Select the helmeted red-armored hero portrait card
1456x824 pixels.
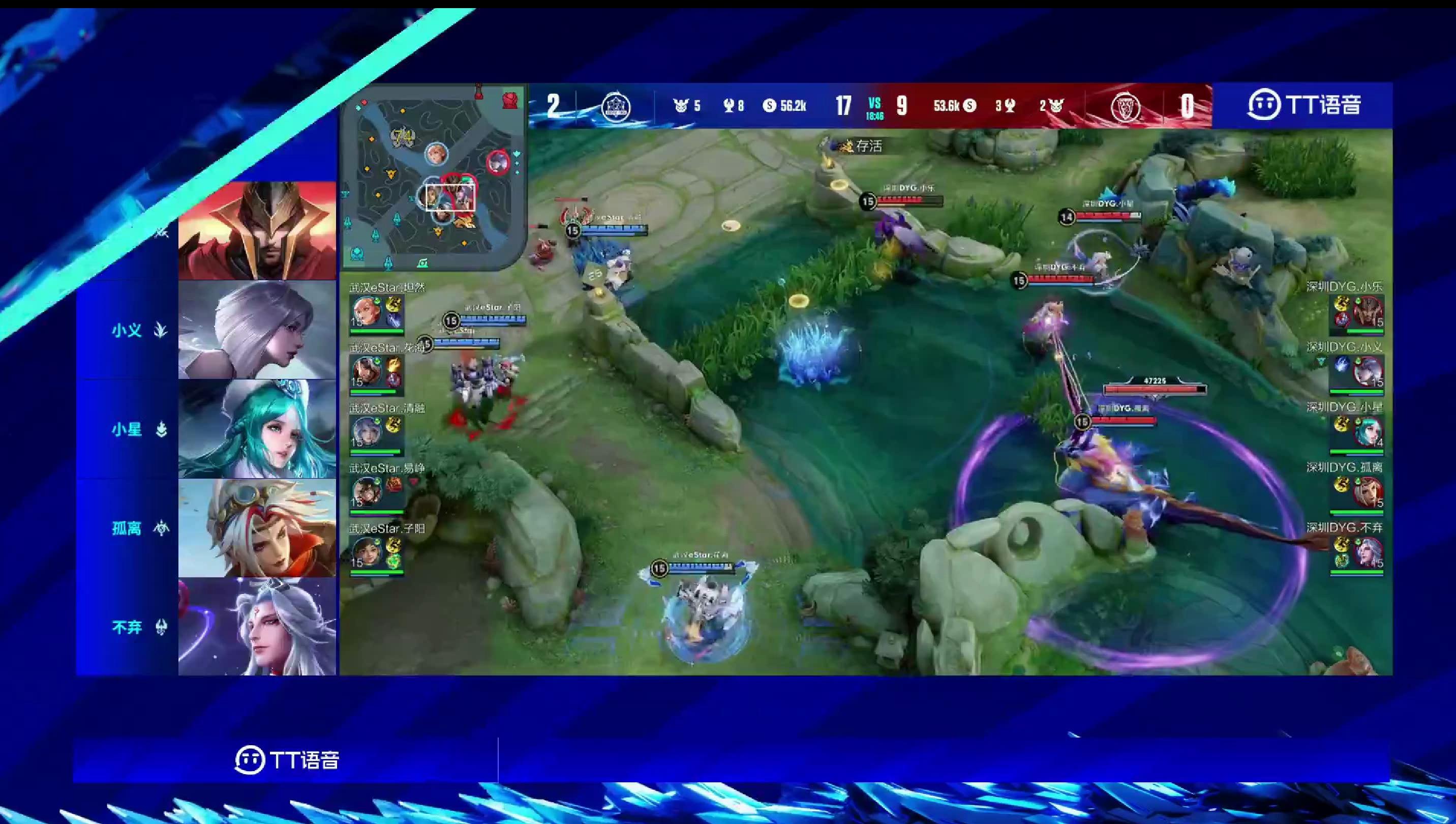(257, 231)
